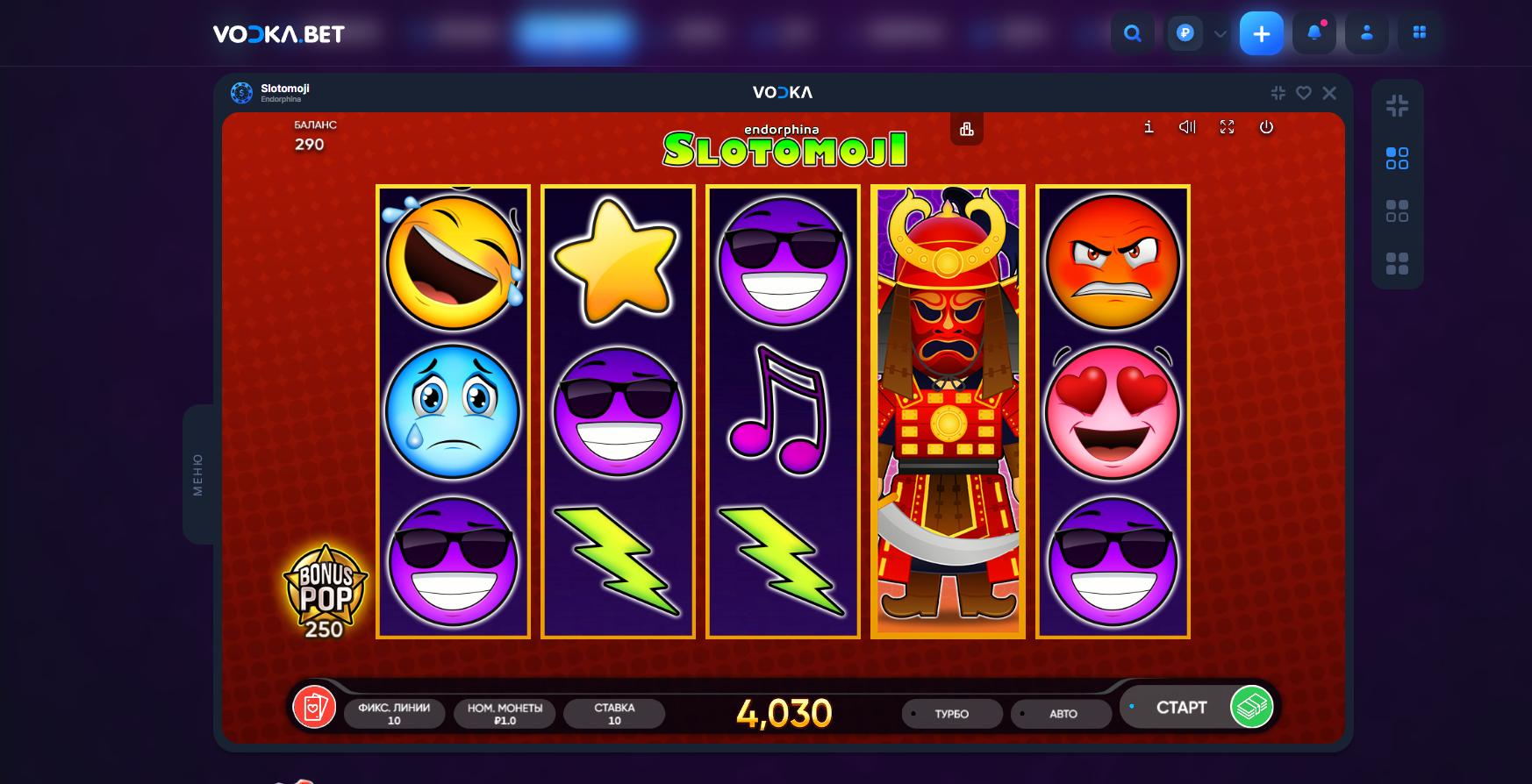Open the user profile menu

[x=1366, y=33]
